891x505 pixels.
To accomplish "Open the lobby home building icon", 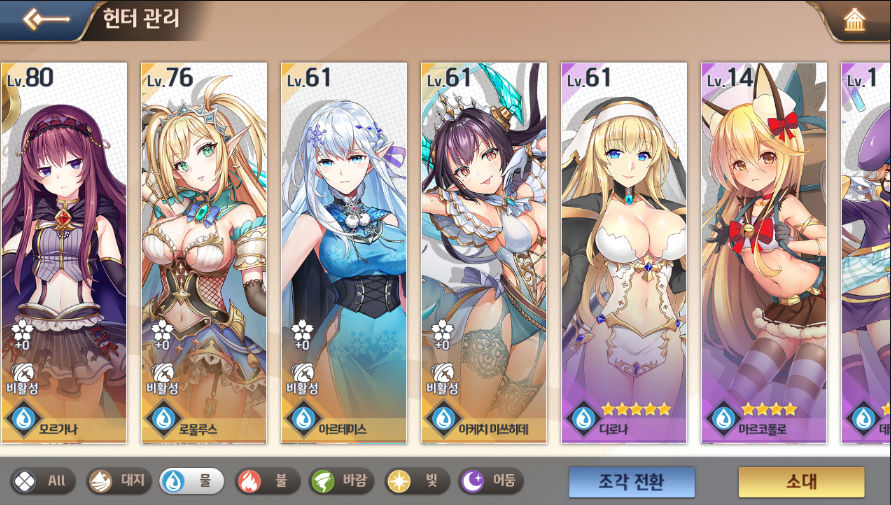I will [854, 21].
